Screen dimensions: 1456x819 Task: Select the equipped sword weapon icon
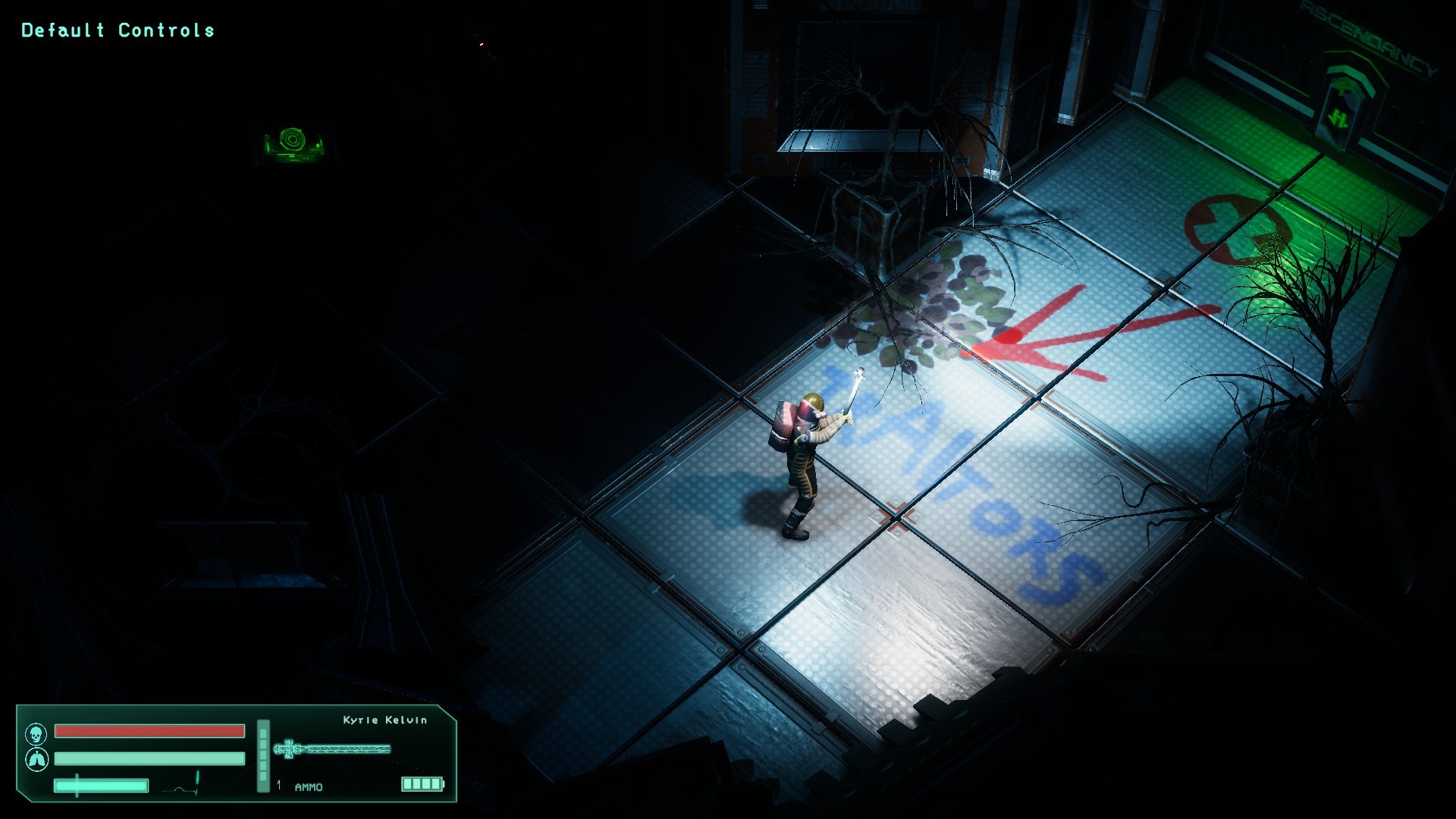click(x=334, y=747)
